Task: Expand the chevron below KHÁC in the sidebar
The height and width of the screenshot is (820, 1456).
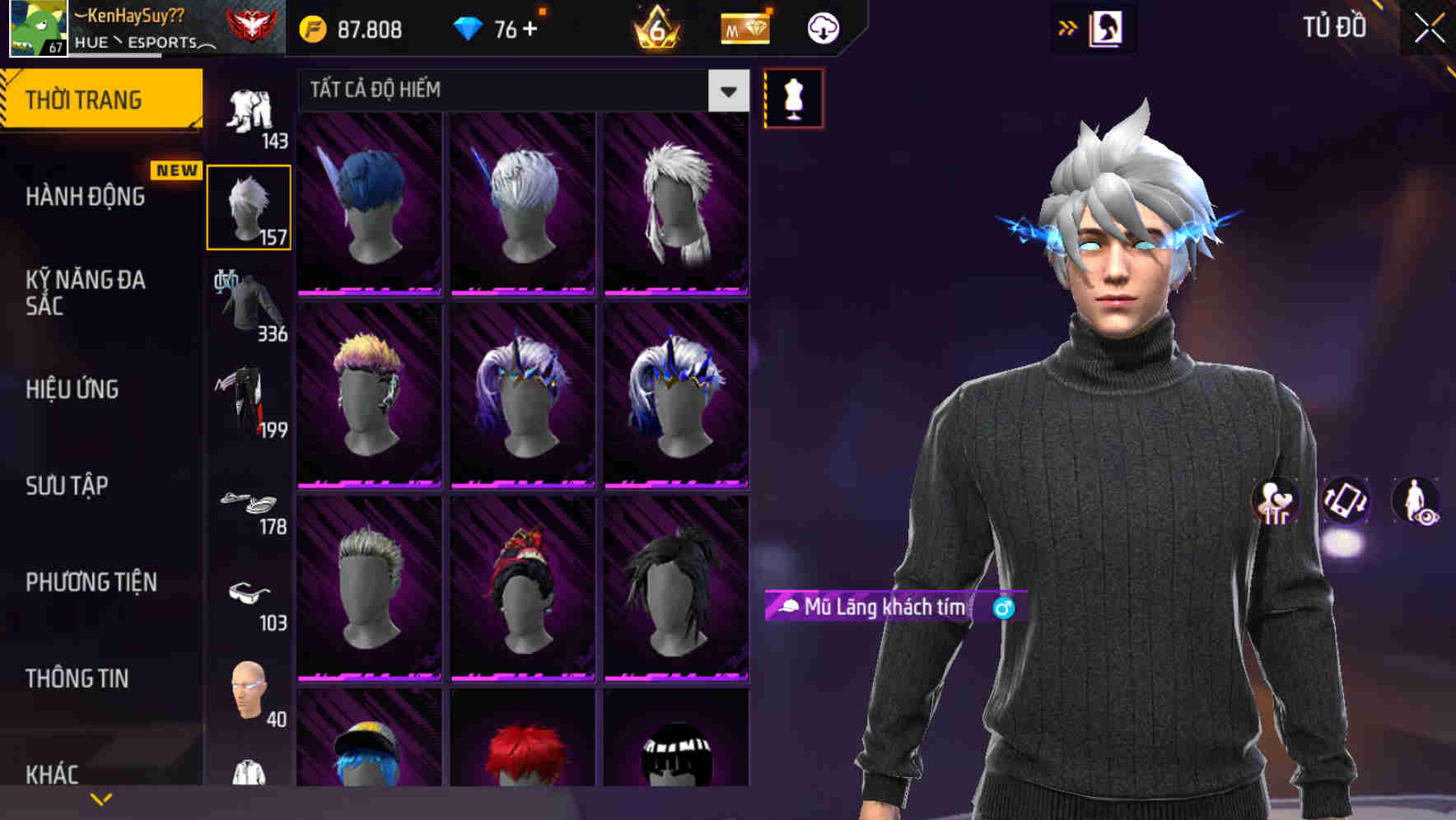Action: [x=100, y=797]
